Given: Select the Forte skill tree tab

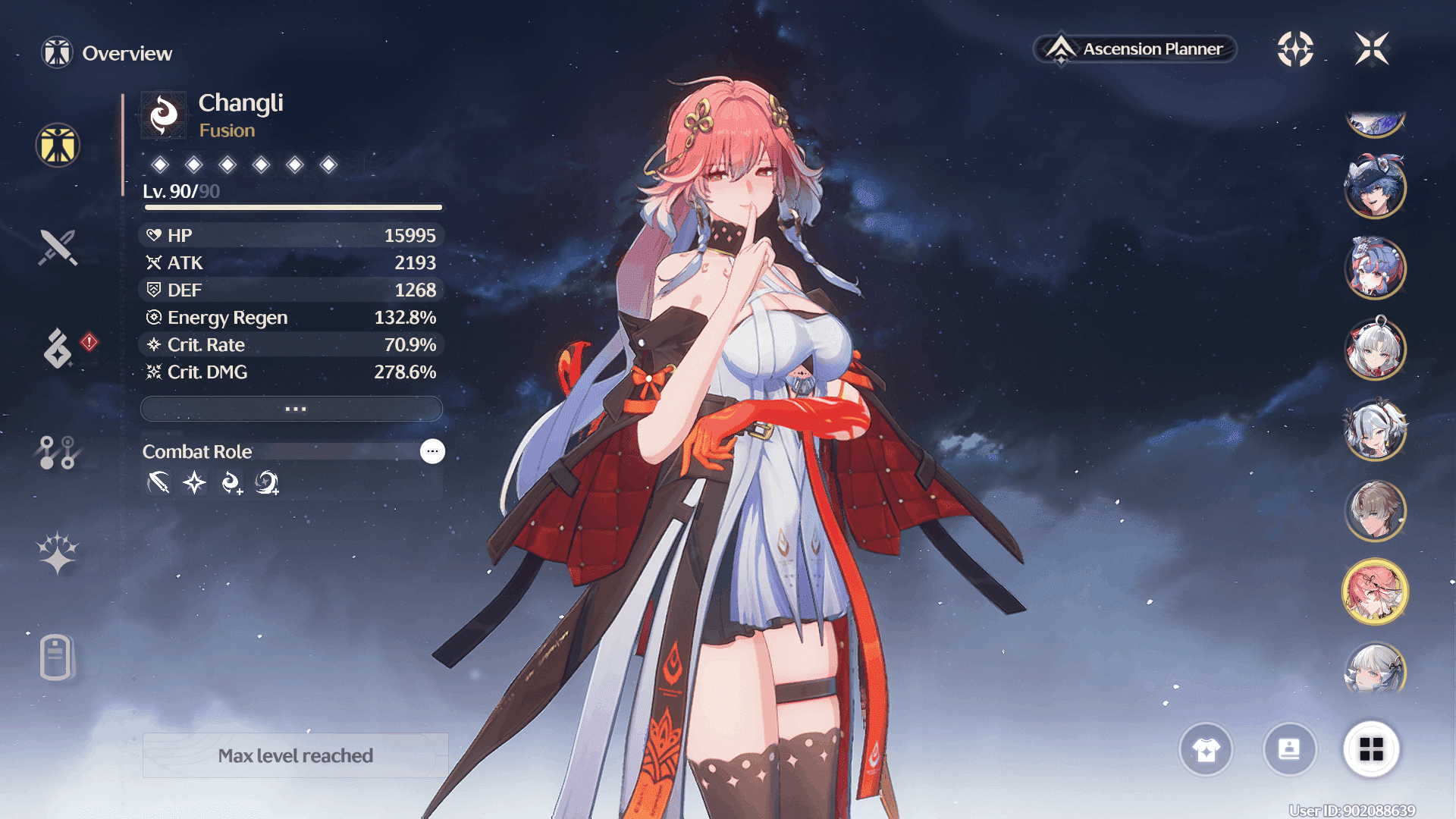Looking at the screenshot, I should coord(58,452).
